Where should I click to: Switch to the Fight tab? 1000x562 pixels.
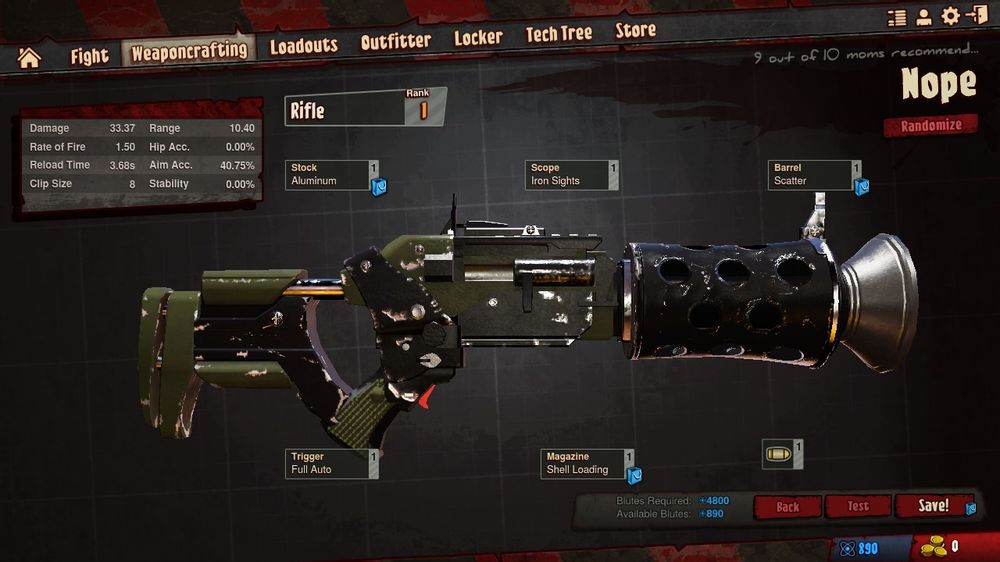[x=89, y=55]
